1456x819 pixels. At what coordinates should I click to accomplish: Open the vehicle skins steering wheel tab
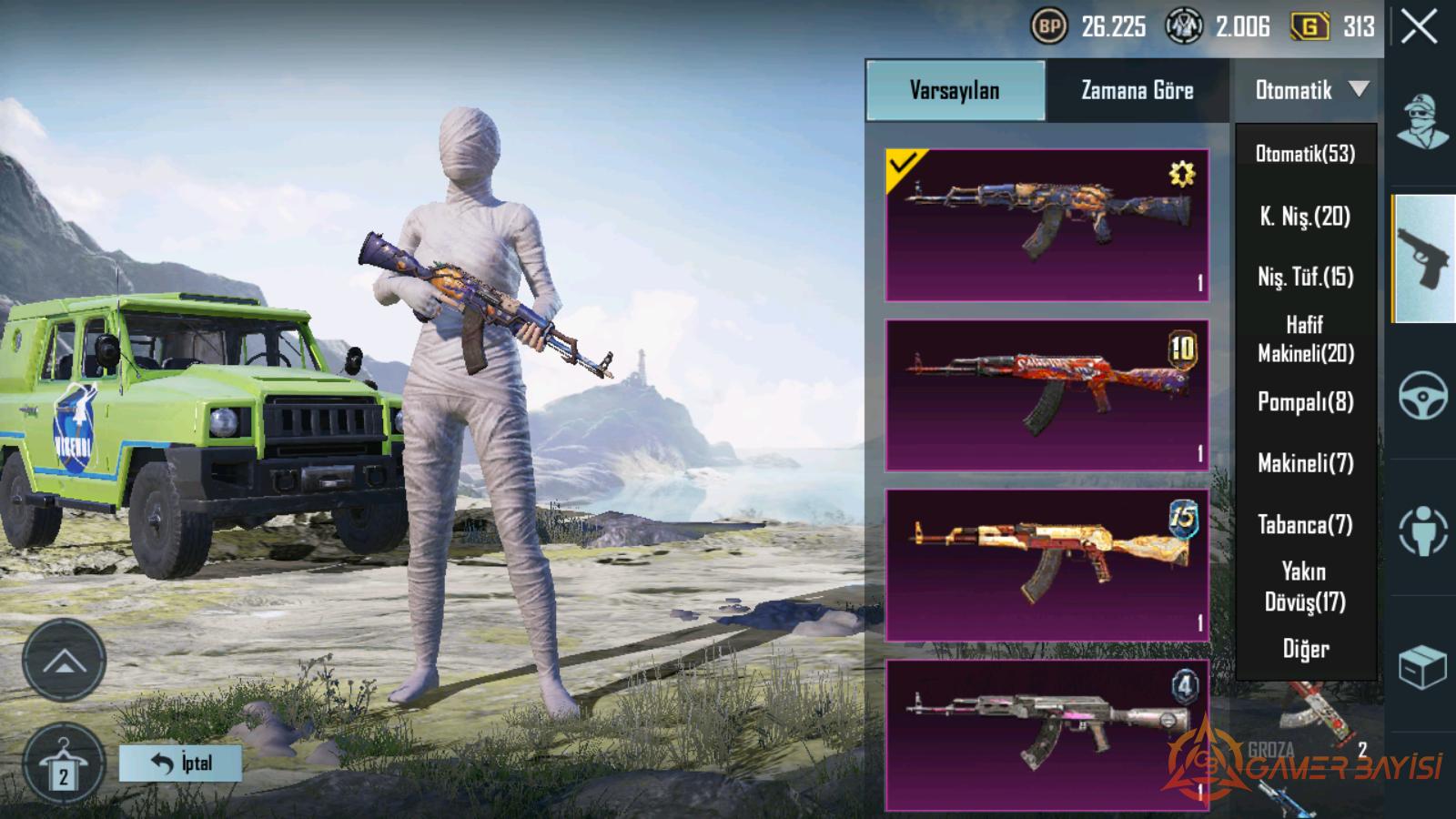[1423, 396]
